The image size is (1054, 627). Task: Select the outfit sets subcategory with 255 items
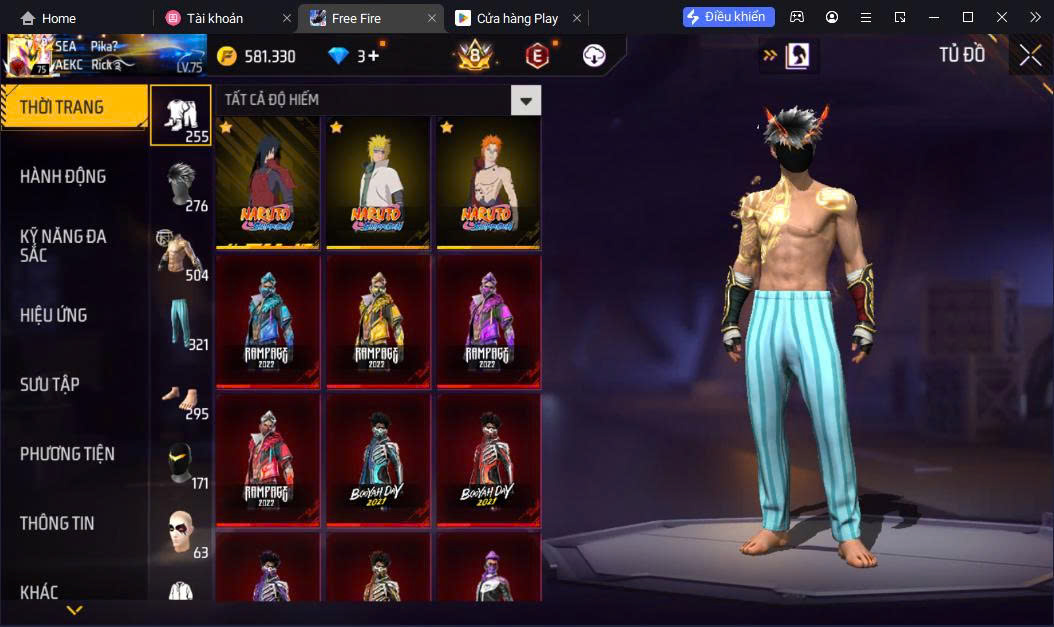click(181, 115)
